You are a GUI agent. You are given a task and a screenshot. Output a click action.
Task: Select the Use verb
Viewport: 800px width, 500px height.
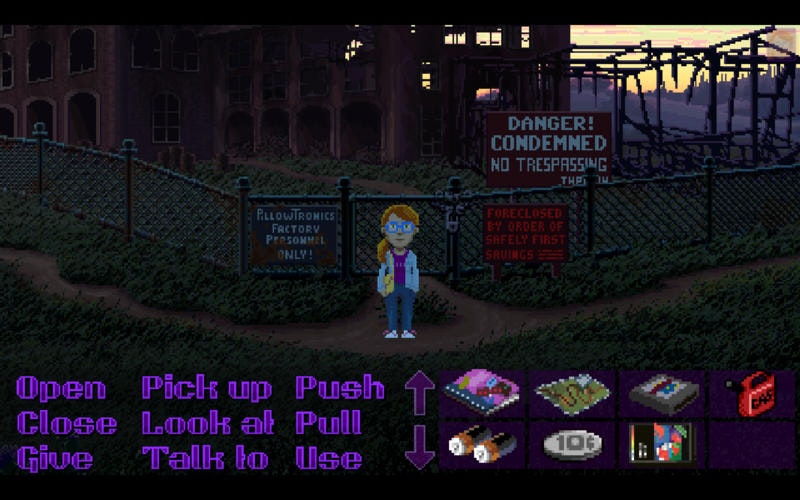pos(328,459)
